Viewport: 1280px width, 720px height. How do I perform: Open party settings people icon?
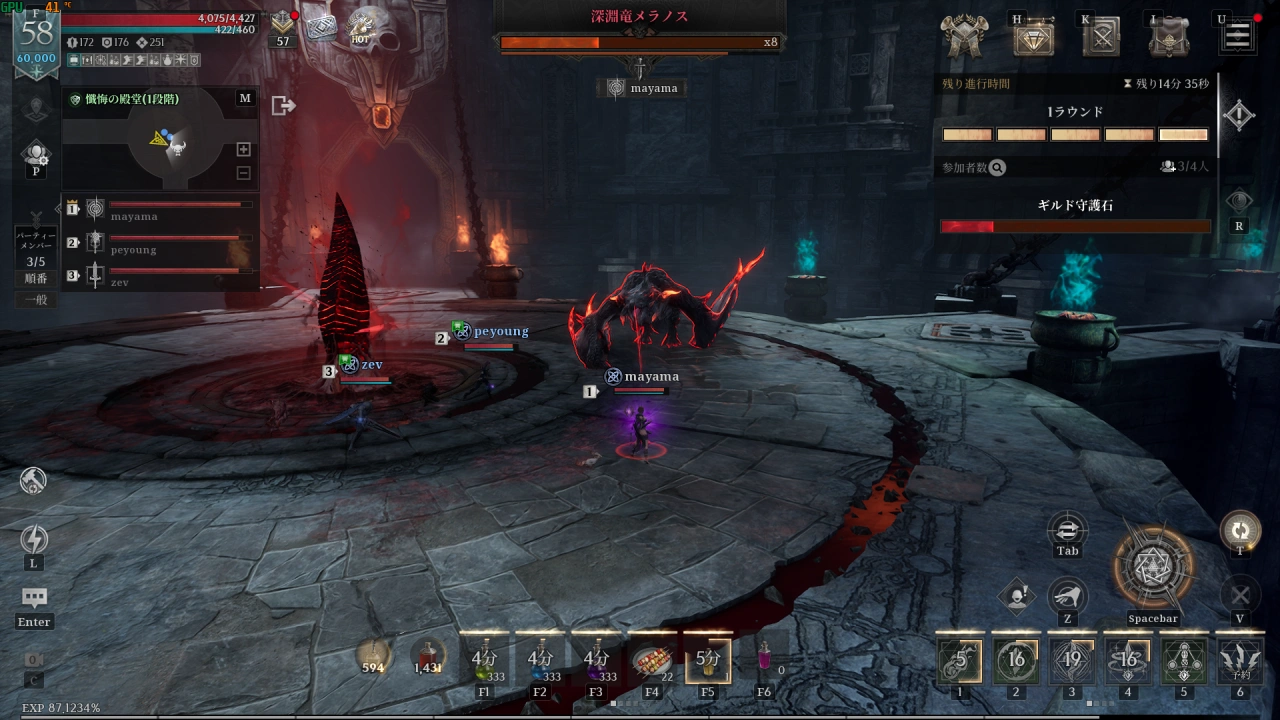point(37,154)
